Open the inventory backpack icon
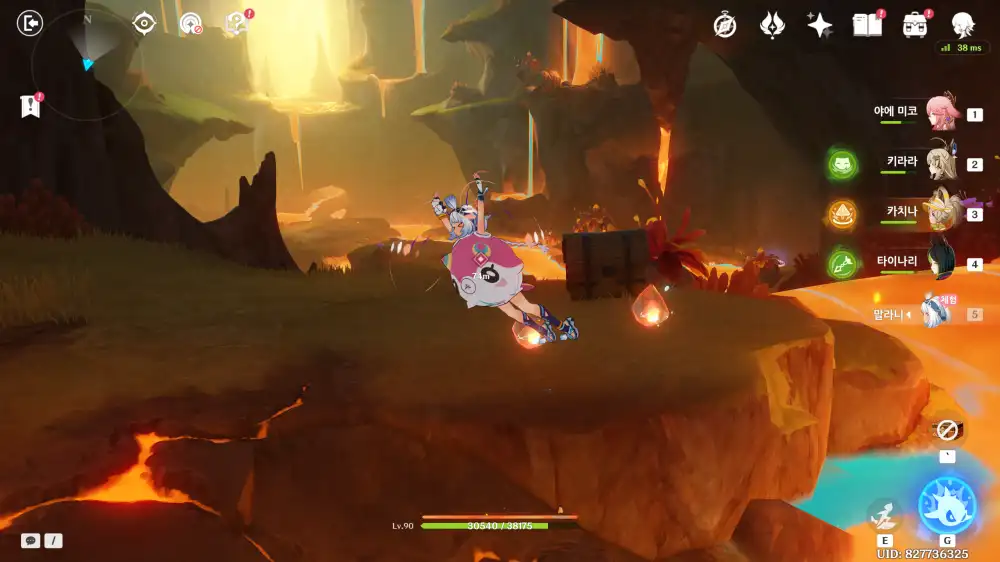1000x562 pixels. pyautogui.click(x=914, y=25)
